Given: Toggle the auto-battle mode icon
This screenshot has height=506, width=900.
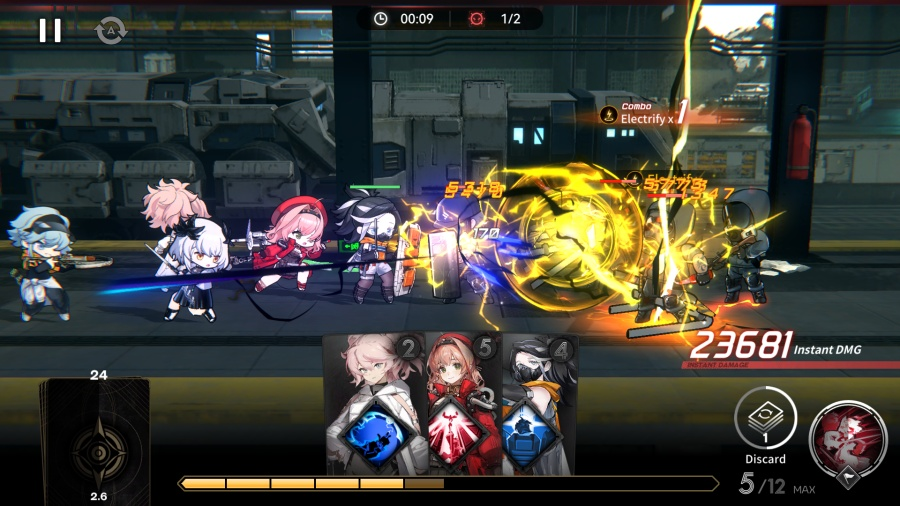Looking at the screenshot, I should pyautogui.click(x=107, y=31).
